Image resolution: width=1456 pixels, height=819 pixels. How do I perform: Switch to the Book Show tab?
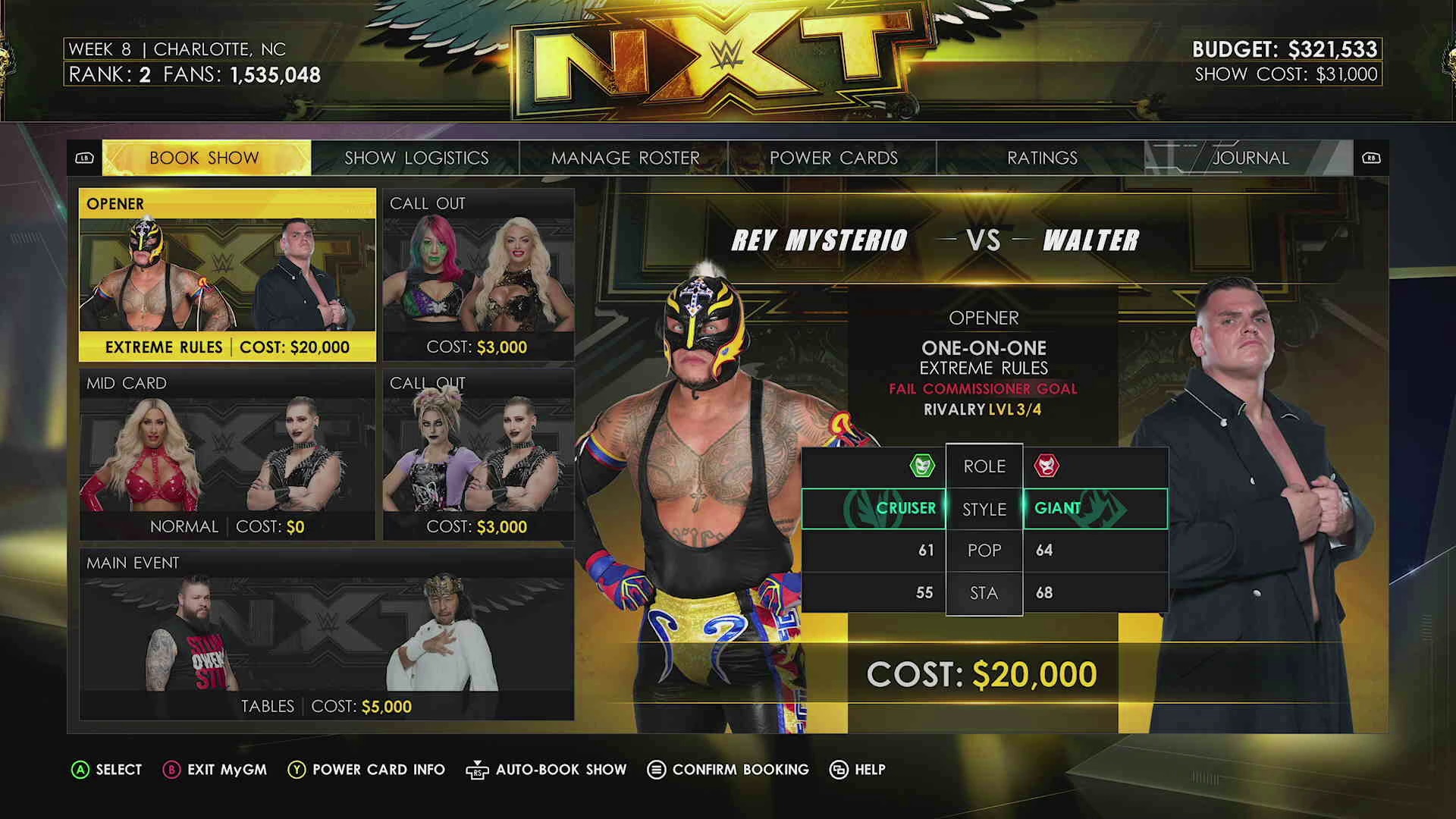[x=206, y=158]
